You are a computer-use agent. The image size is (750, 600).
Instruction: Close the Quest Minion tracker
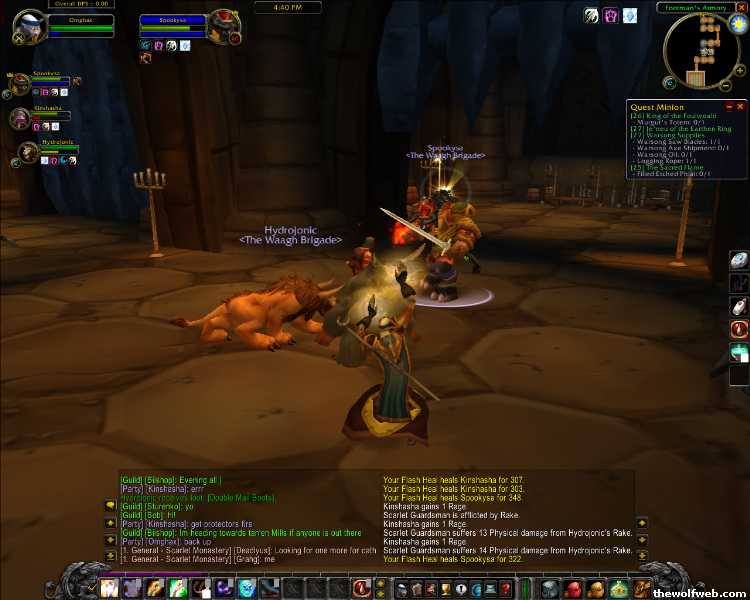[741, 106]
